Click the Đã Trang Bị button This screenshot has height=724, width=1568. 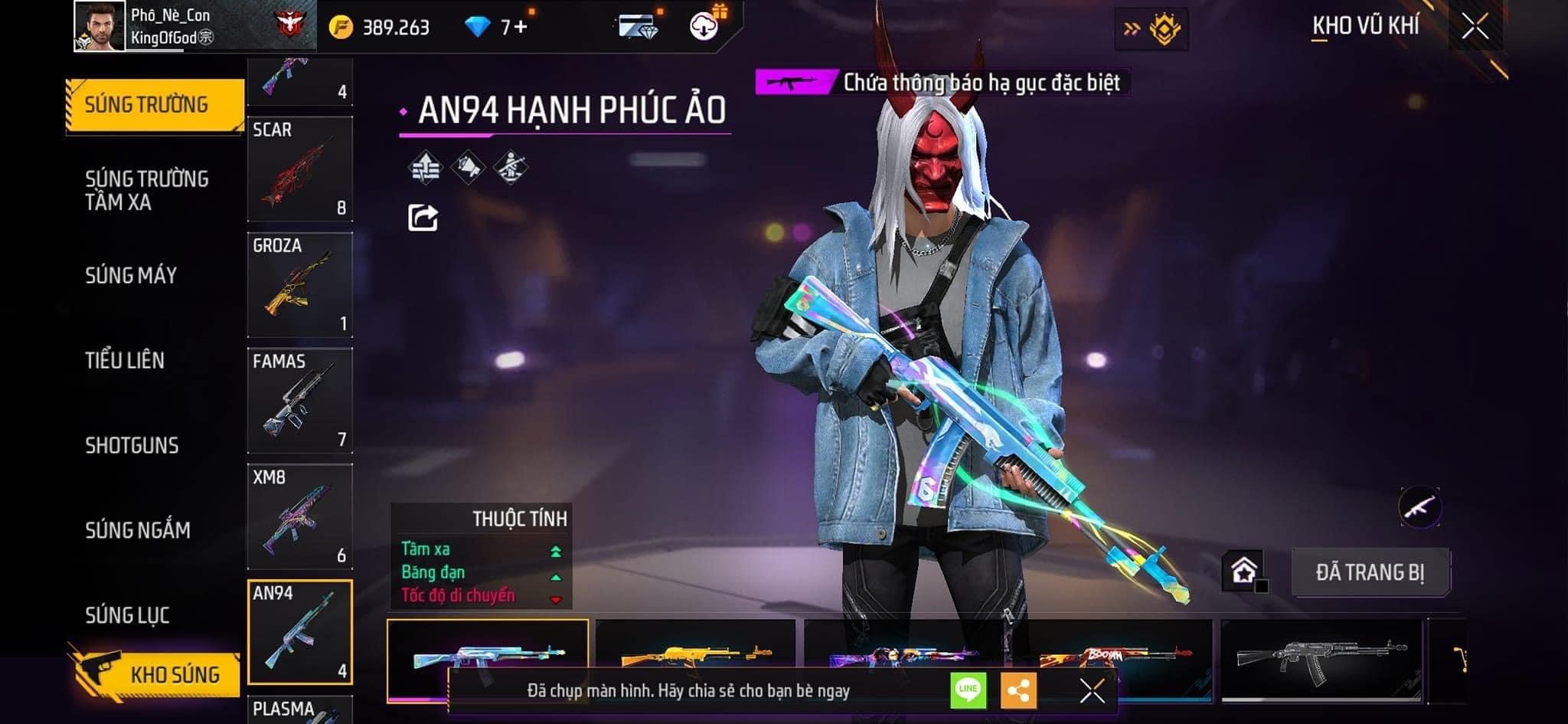click(x=1370, y=572)
